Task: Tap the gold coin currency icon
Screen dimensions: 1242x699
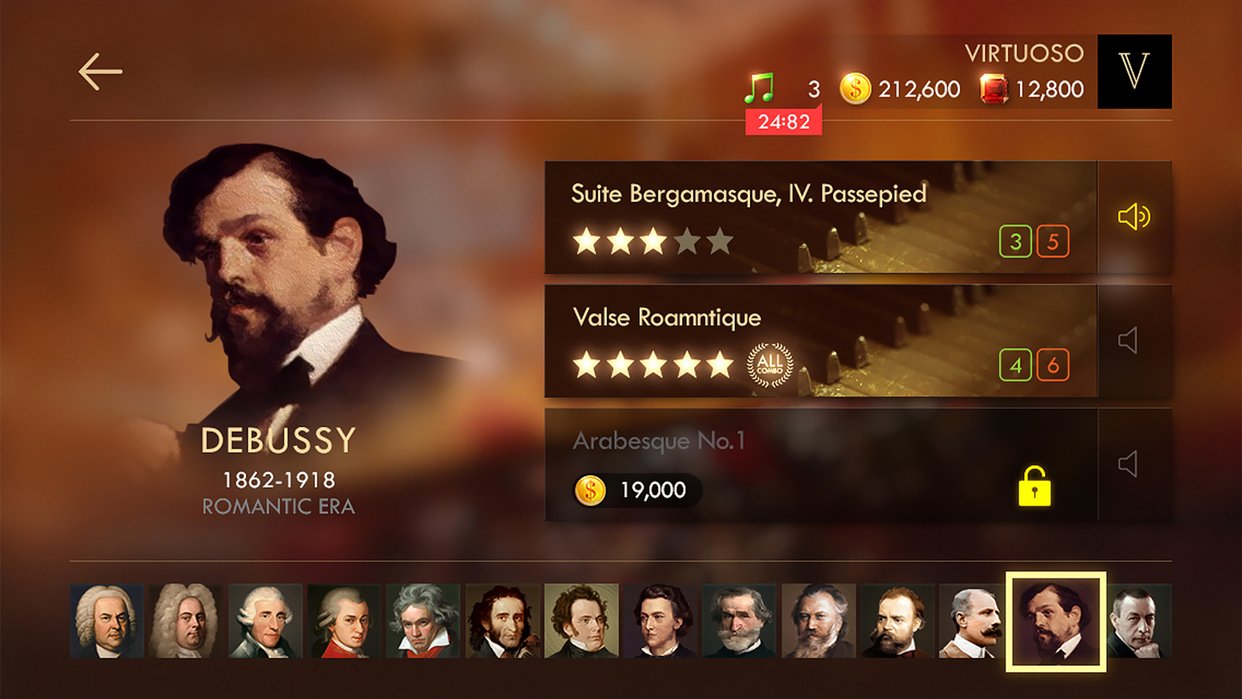Action: click(x=855, y=89)
